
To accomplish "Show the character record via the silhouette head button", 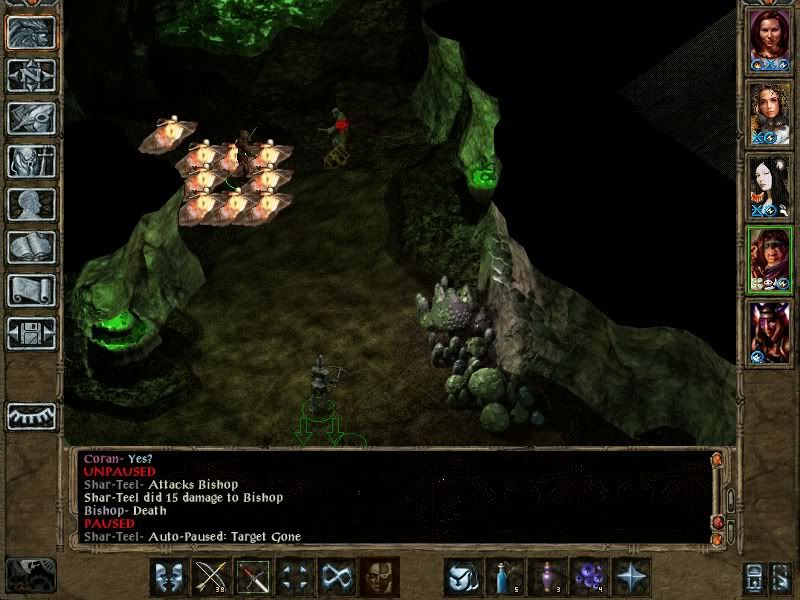I will pos(31,204).
